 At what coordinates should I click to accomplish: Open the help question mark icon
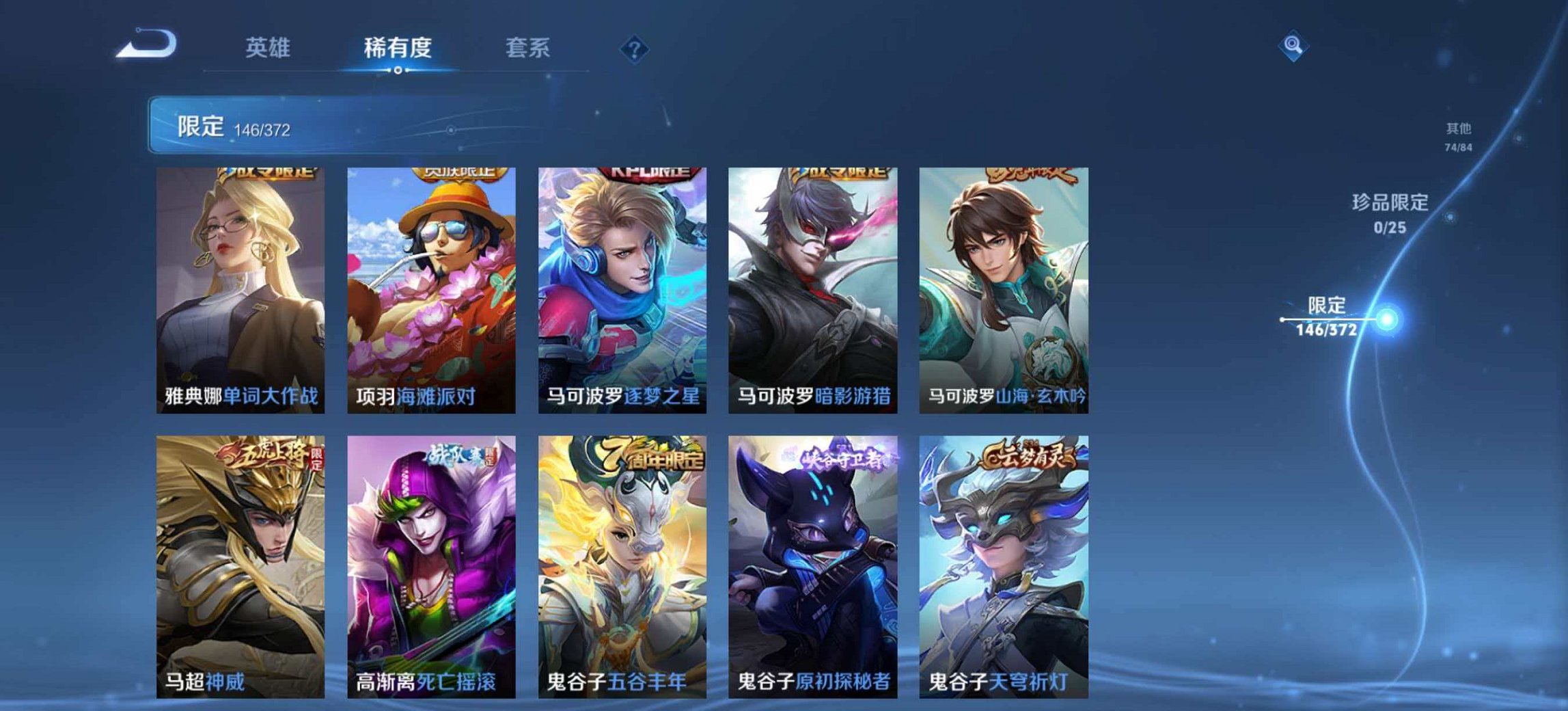(635, 48)
